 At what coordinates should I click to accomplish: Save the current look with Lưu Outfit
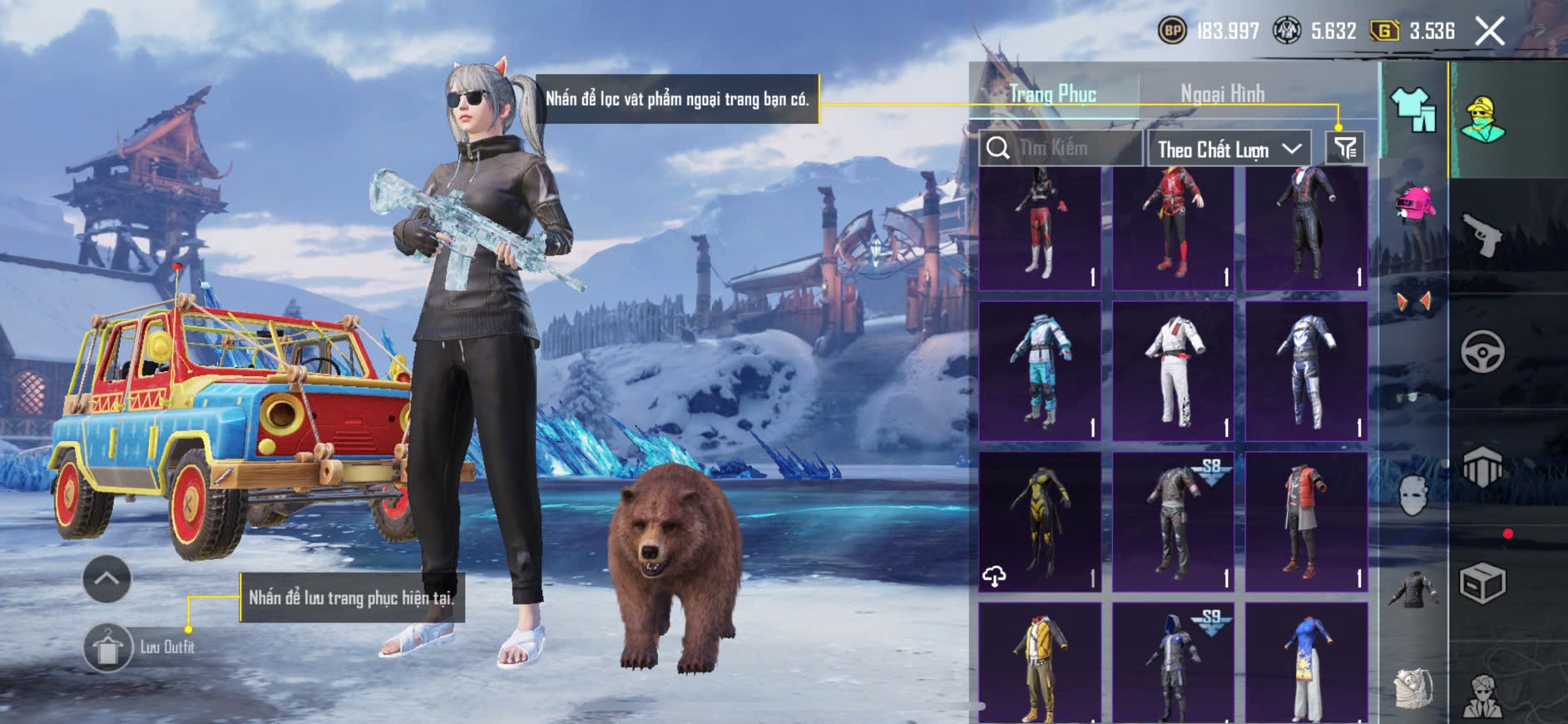109,647
